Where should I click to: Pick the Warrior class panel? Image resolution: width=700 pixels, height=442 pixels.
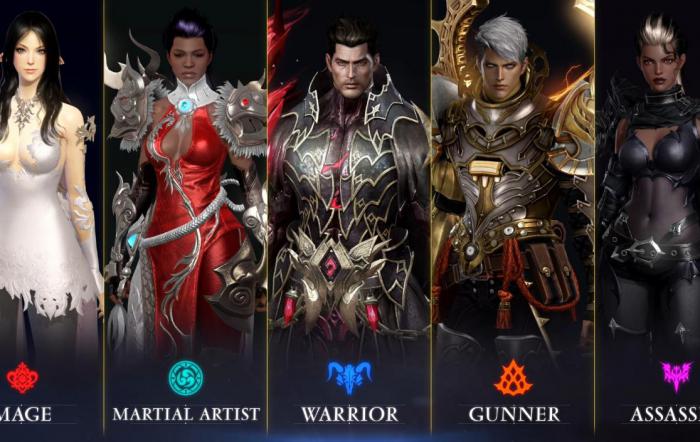349,200
